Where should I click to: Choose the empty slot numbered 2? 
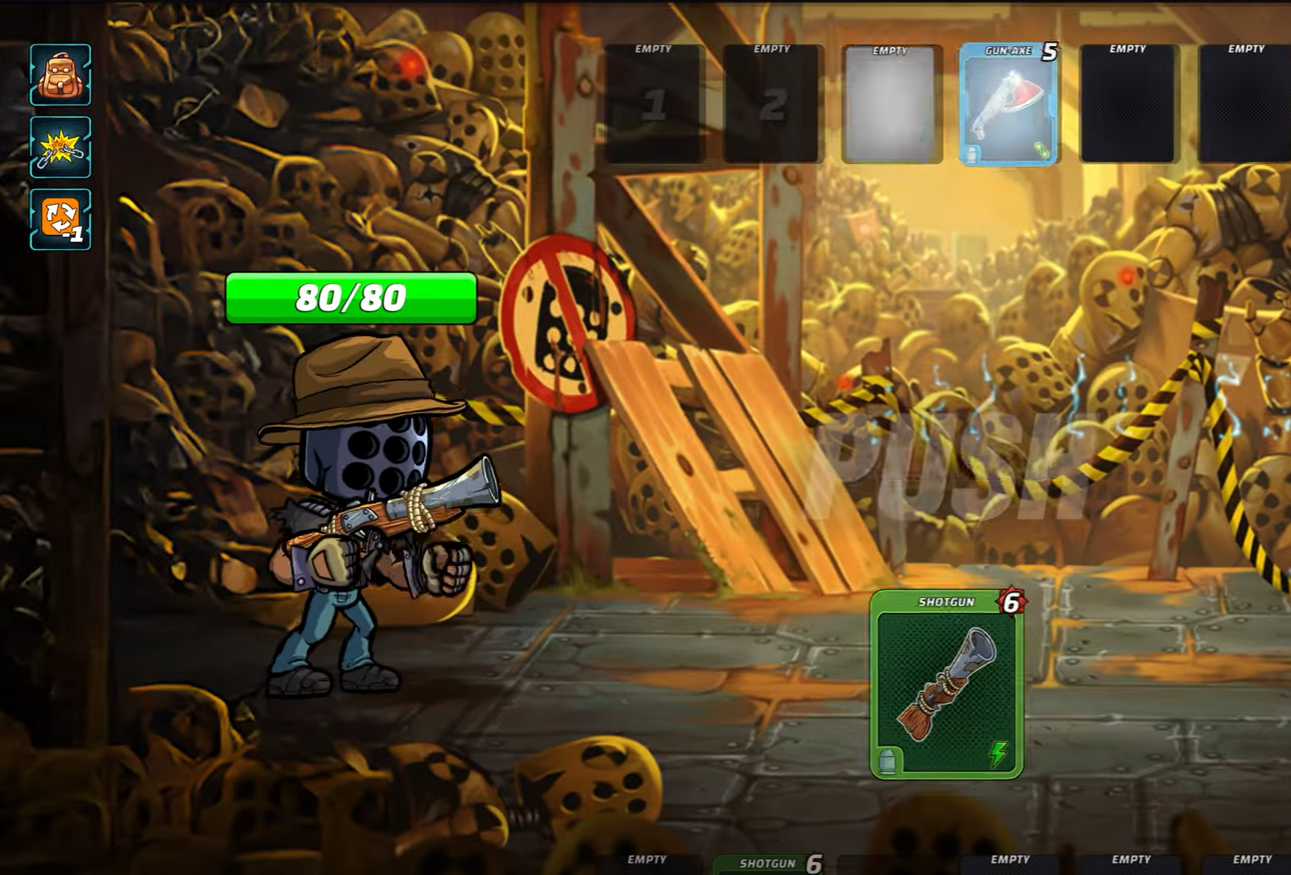[773, 104]
